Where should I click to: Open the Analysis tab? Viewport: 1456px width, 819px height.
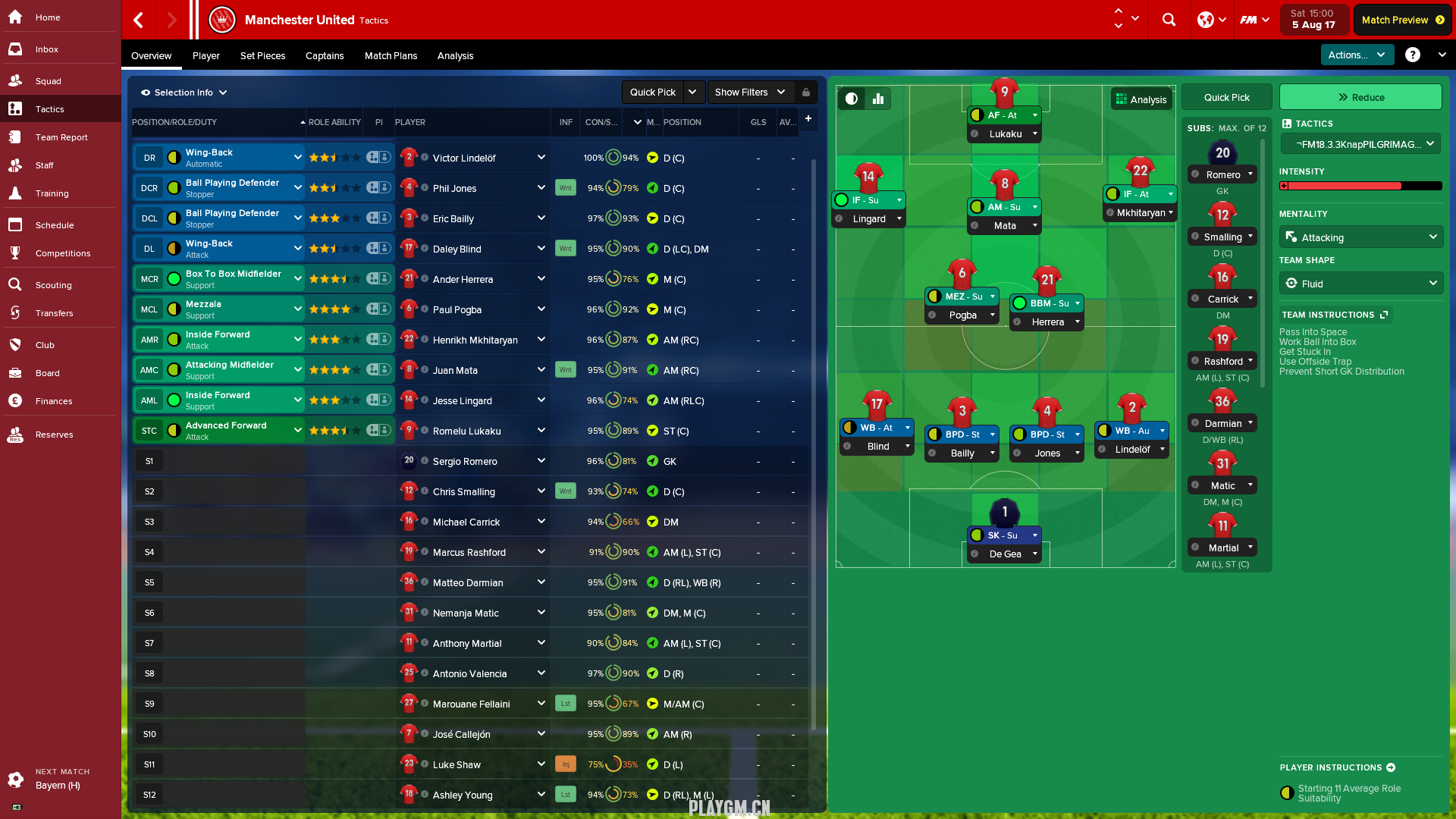(x=455, y=56)
